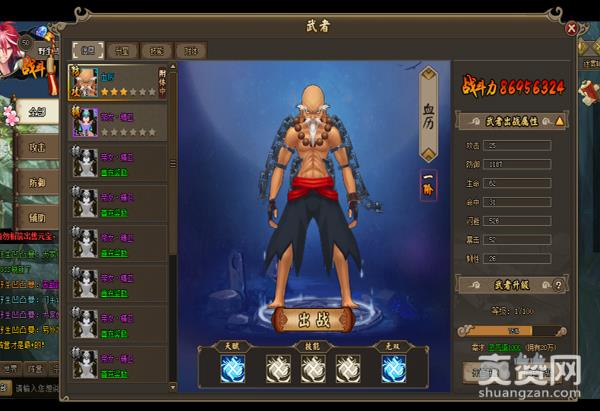This screenshot has height=411, width=600.
Task: Filter warriors by 攻击 attack type
Action: 33,146
